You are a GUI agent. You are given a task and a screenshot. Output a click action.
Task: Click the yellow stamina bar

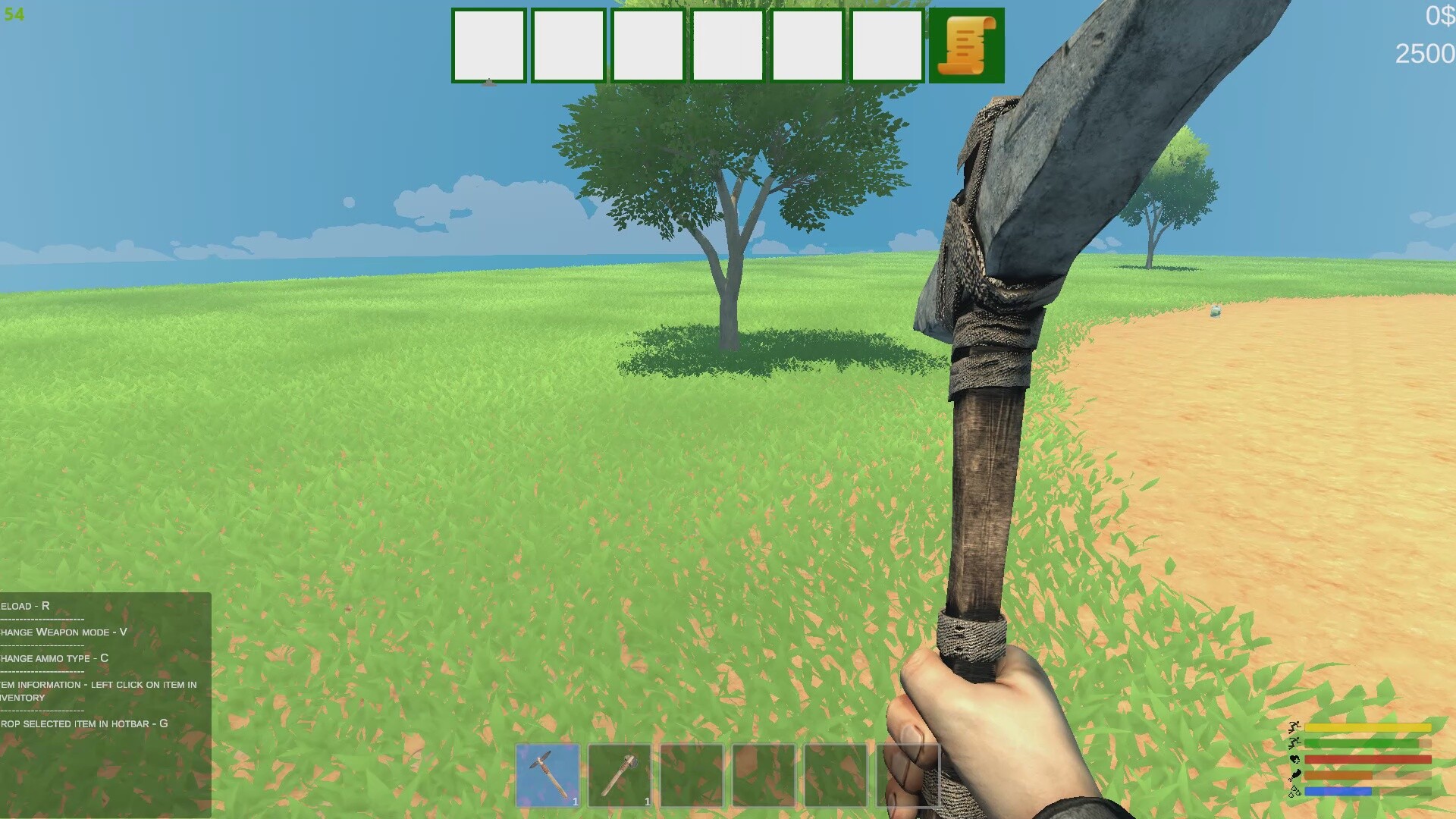pos(1367,727)
